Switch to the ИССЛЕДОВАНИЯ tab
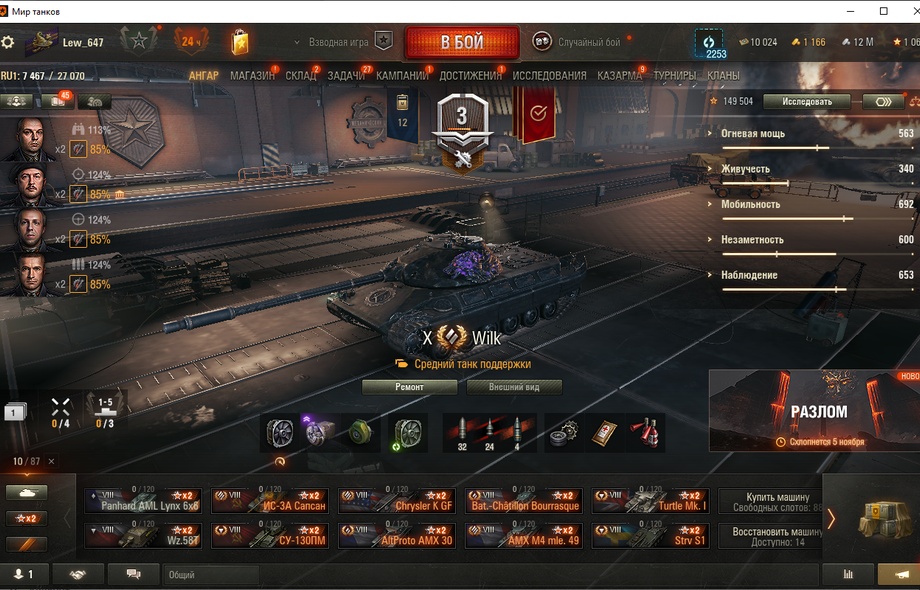920x590 pixels. click(549, 76)
